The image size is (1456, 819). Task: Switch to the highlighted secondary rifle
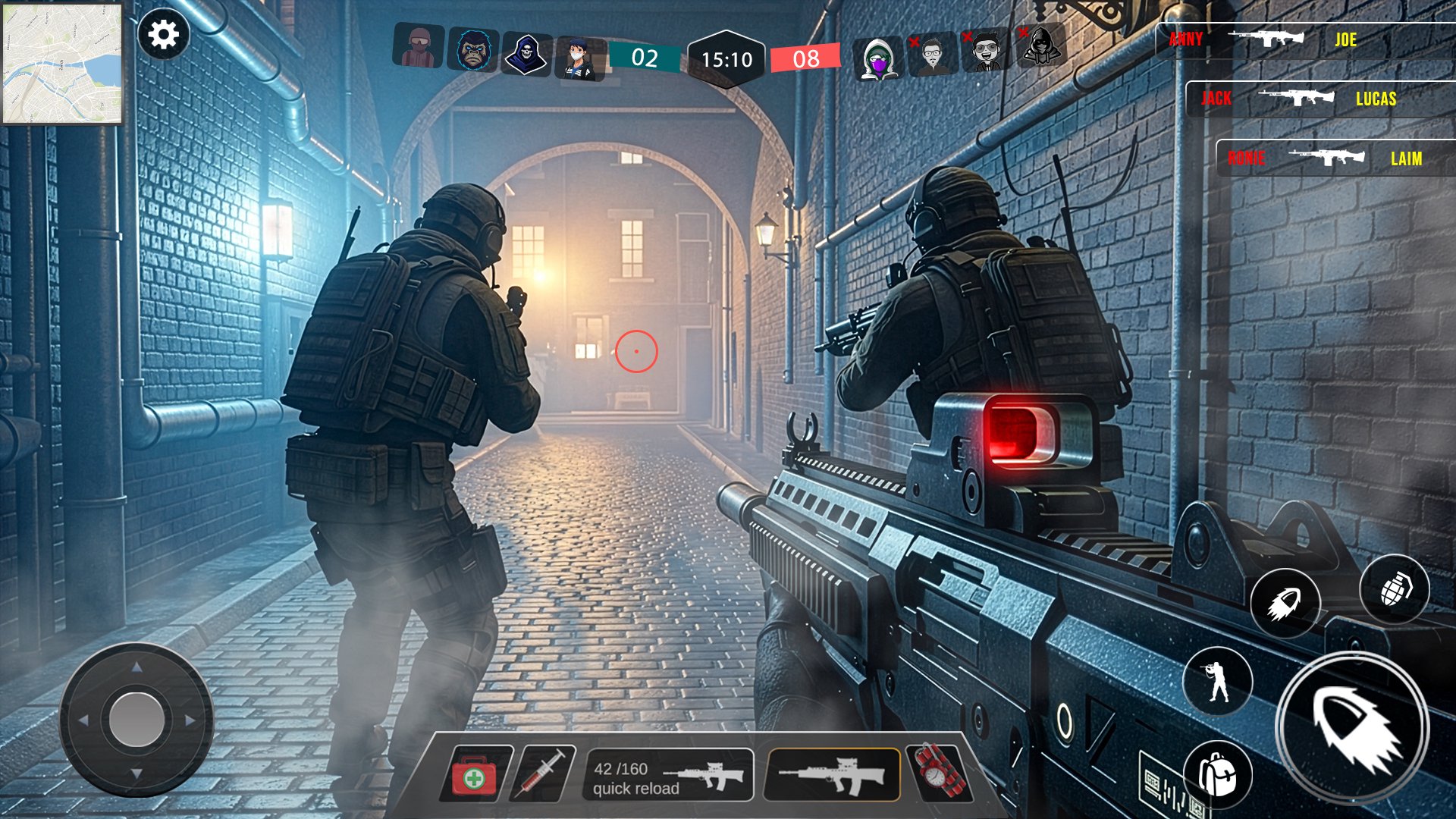(833, 775)
